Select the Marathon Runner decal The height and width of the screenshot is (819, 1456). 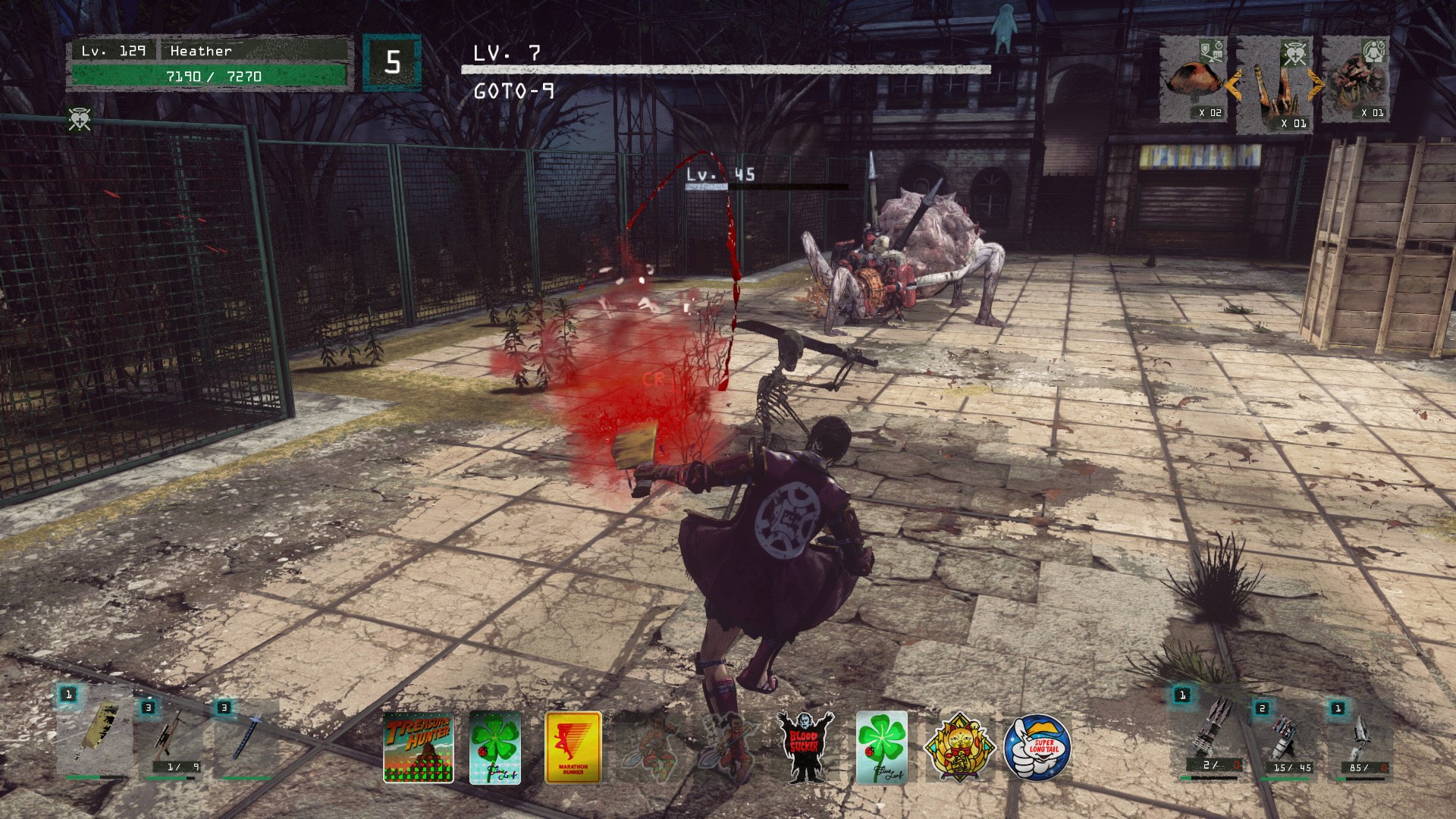point(573,747)
